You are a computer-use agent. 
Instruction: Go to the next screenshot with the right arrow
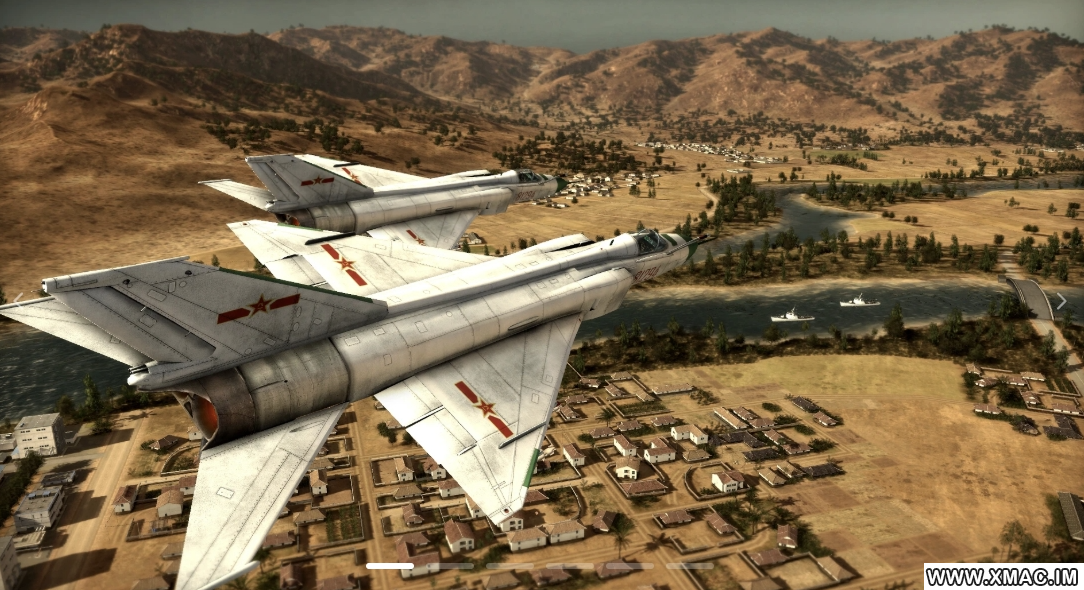click(x=1061, y=301)
